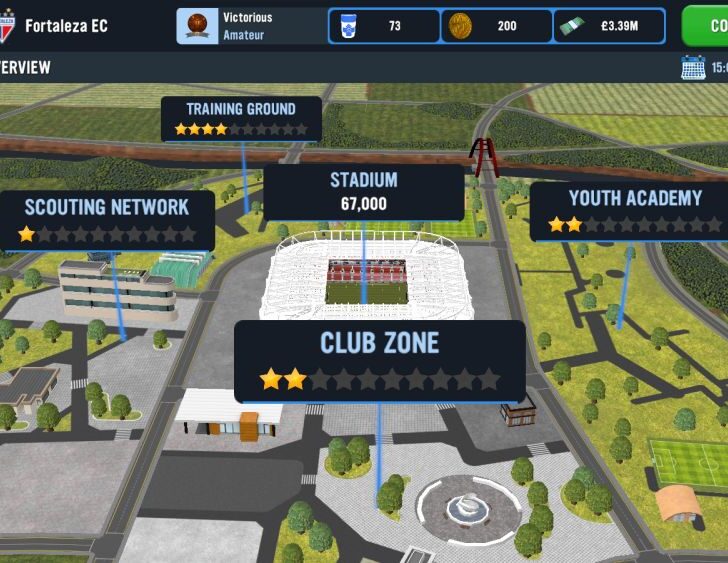The height and width of the screenshot is (563, 728).
Task: Select the Stadium 67,000 label
Action: (x=363, y=192)
